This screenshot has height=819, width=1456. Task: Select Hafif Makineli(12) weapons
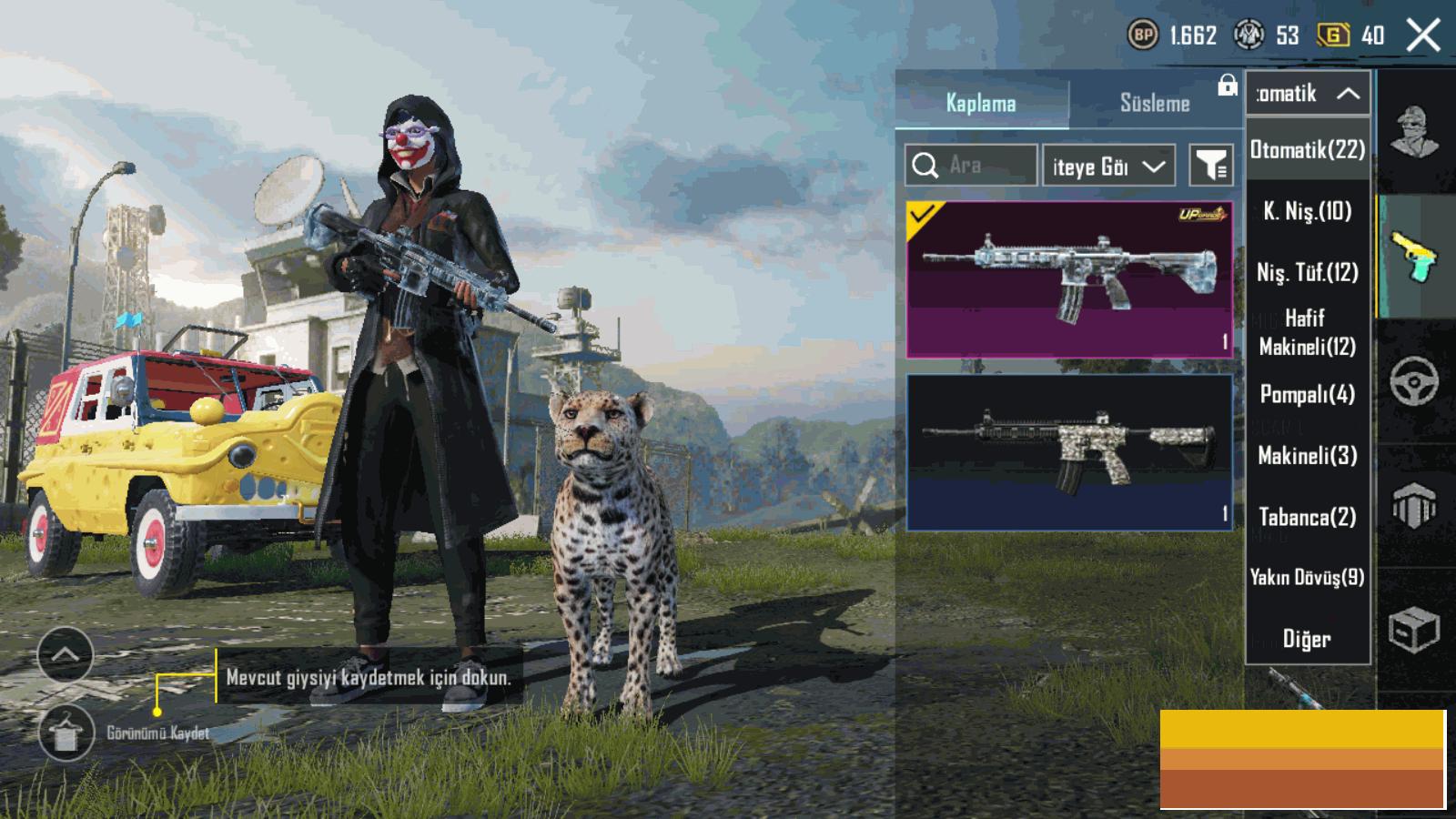click(x=1307, y=332)
